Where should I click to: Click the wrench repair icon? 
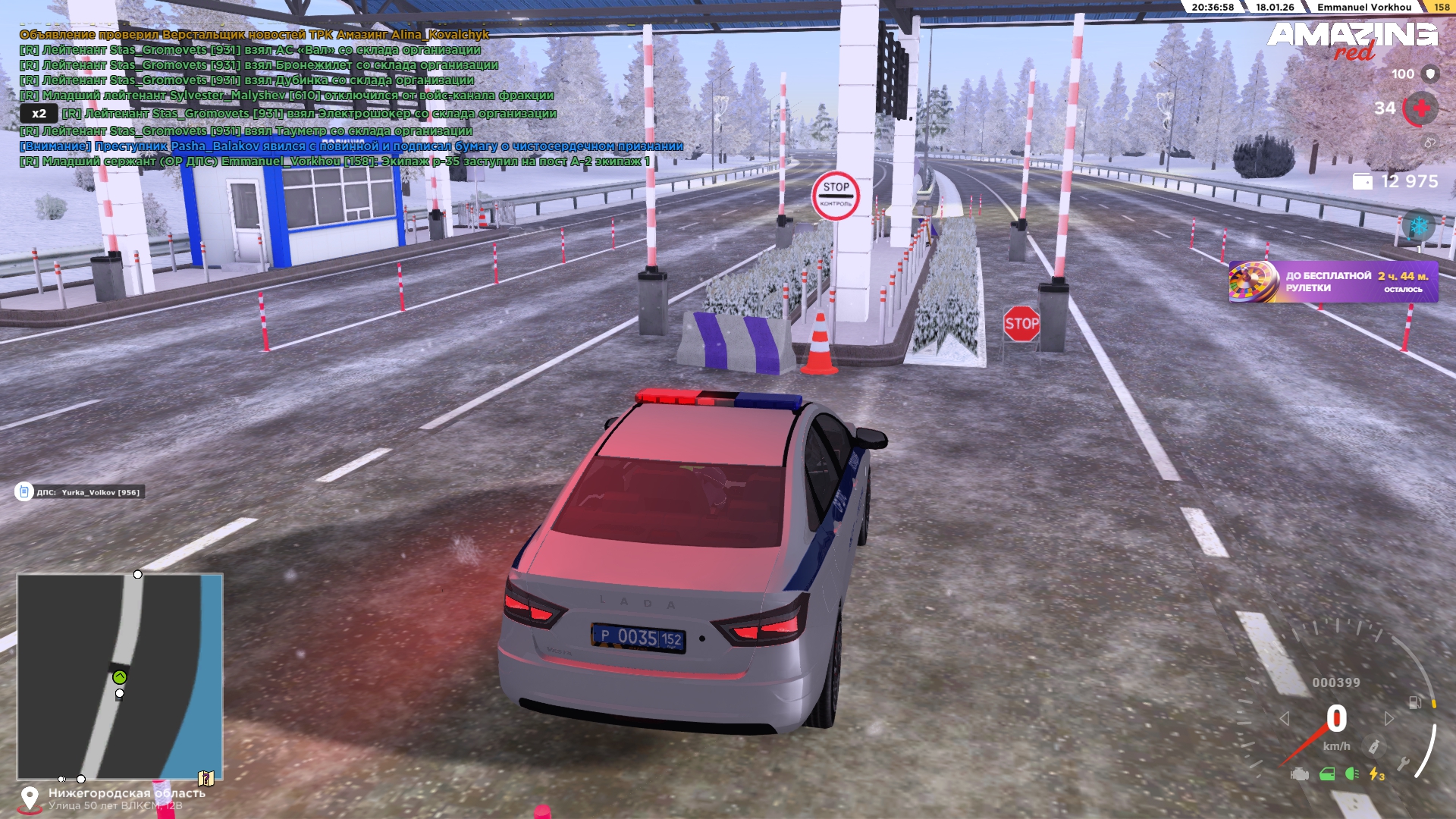point(1403,764)
